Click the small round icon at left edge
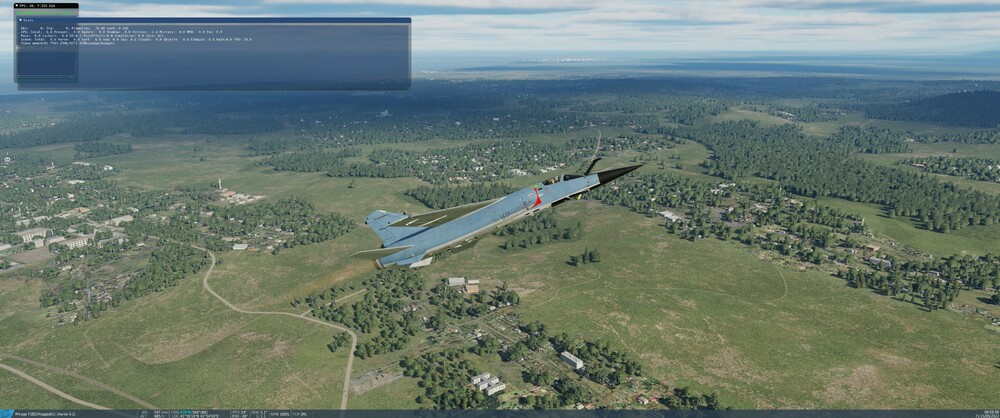This screenshot has width=1000, height=418. click(x=7, y=159)
